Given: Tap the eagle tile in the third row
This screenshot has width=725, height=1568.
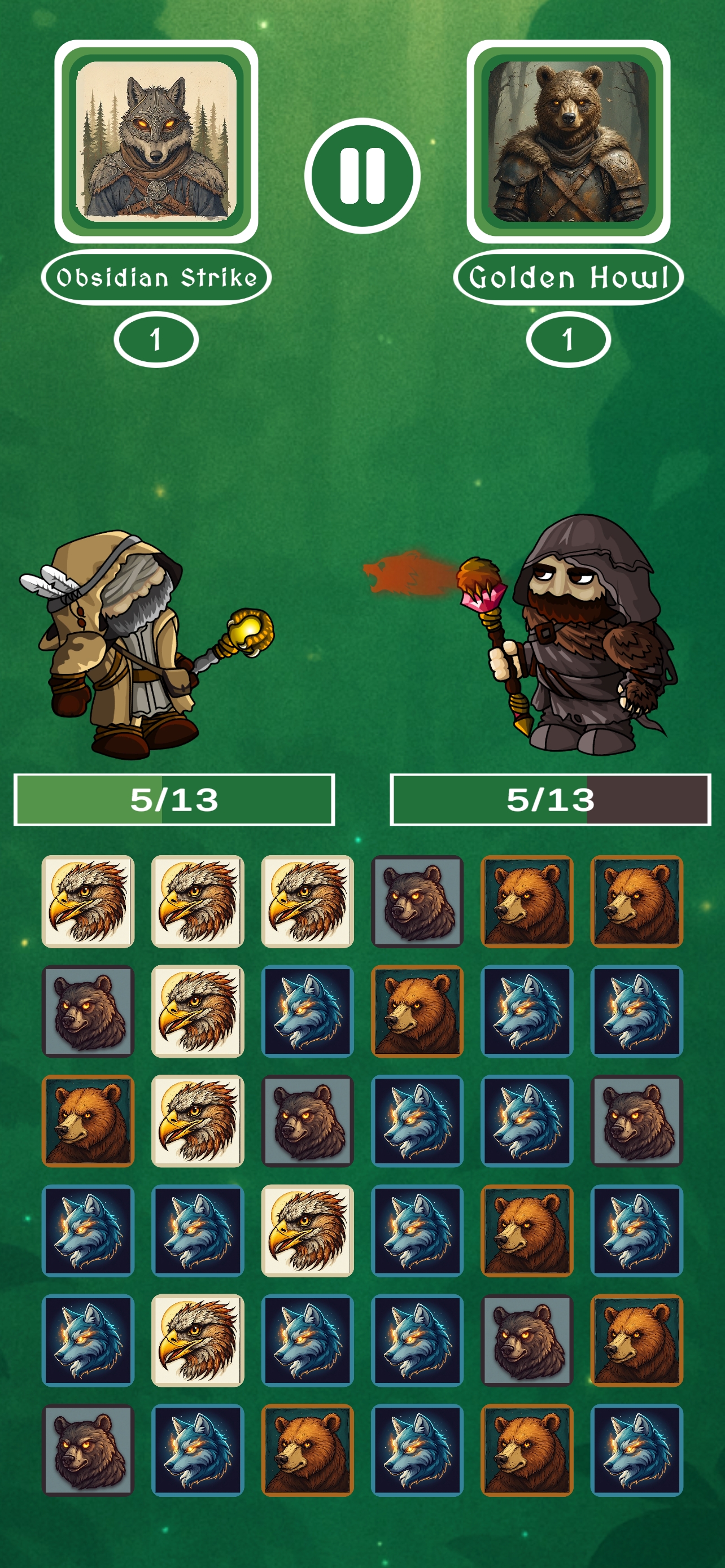Looking at the screenshot, I should click(x=198, y=1120).
